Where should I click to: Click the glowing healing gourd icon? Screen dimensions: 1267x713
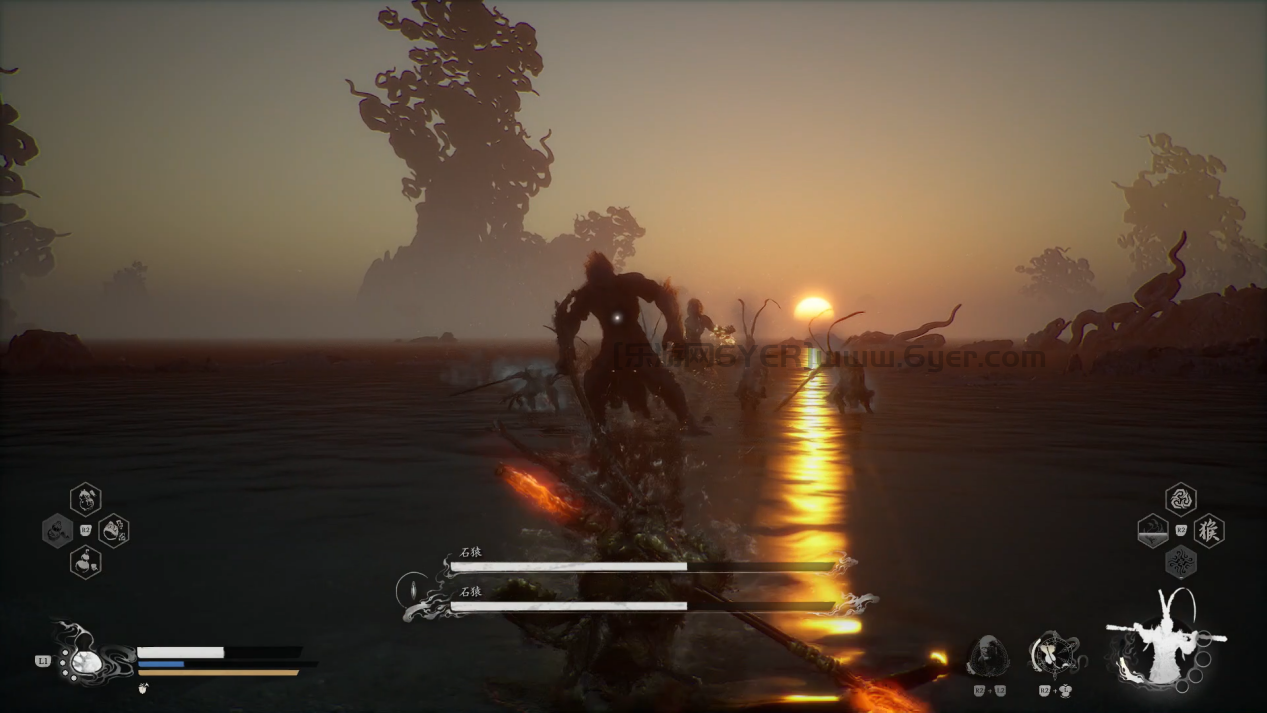[86, 662]
